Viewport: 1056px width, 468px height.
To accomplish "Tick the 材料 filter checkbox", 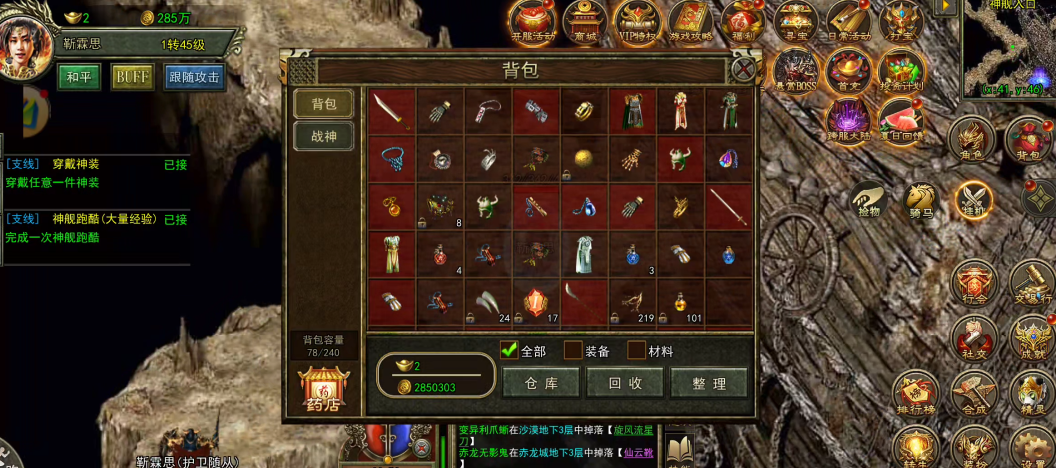I will pos(636,350).
